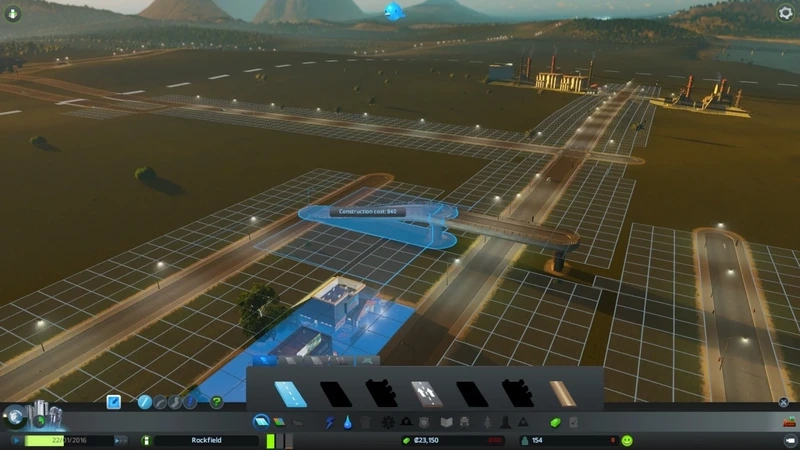Toggle the snapping options button
Screen dimensions: 800x450
114,402
